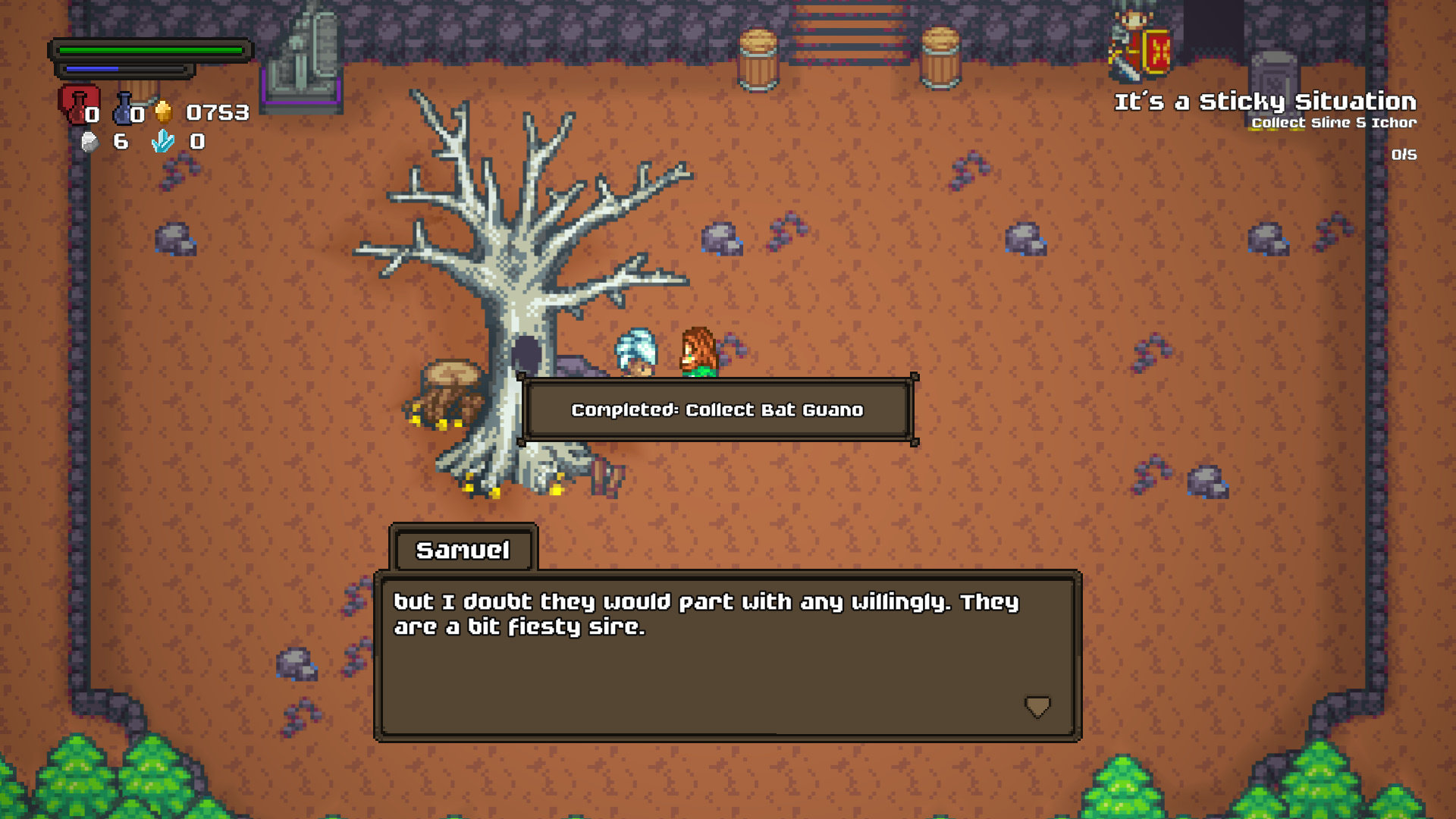1456x819 pixels.
Task: Click the left wooden barrel near the stairs
Action: [x=758, y=58]
